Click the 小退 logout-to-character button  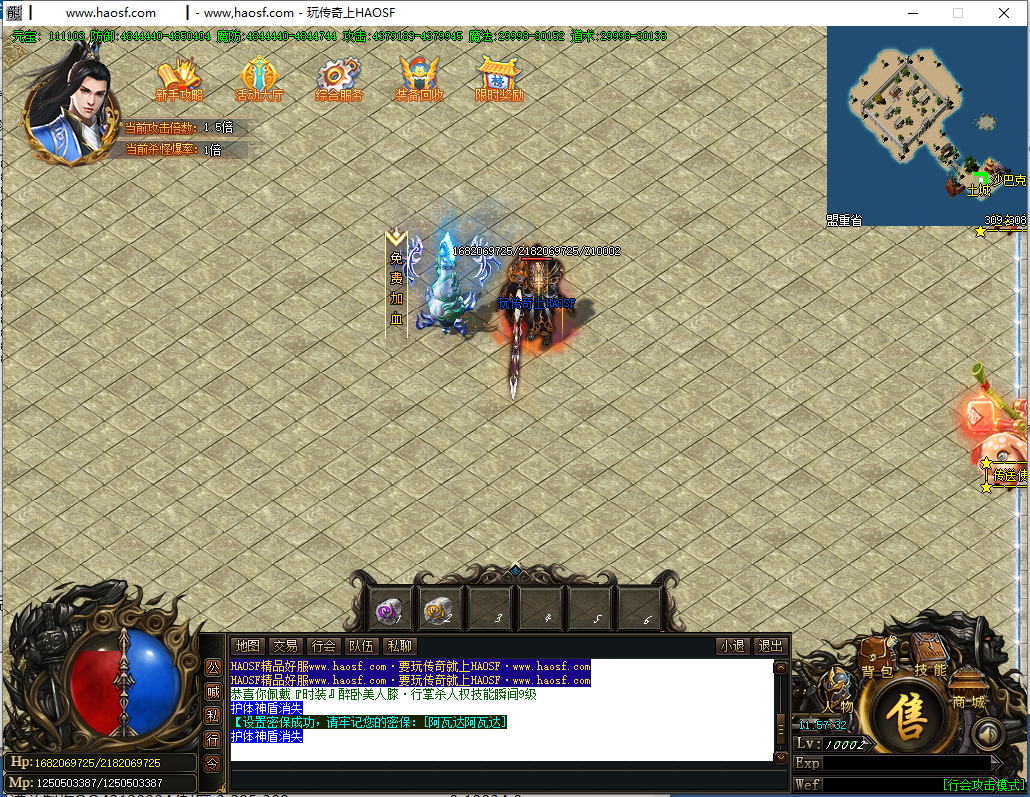732,646
